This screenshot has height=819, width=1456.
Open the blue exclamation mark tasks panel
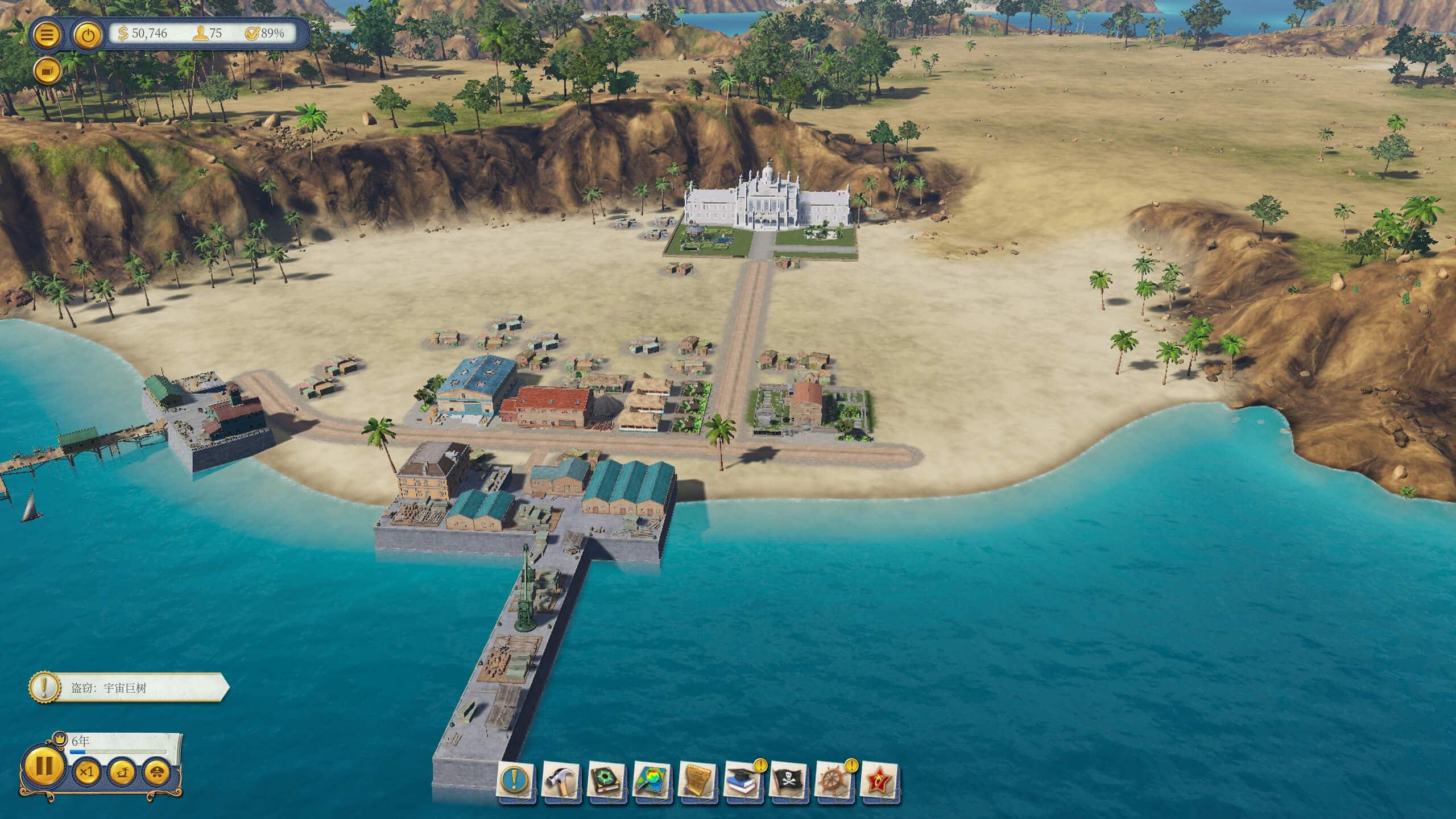click(515, 779)
